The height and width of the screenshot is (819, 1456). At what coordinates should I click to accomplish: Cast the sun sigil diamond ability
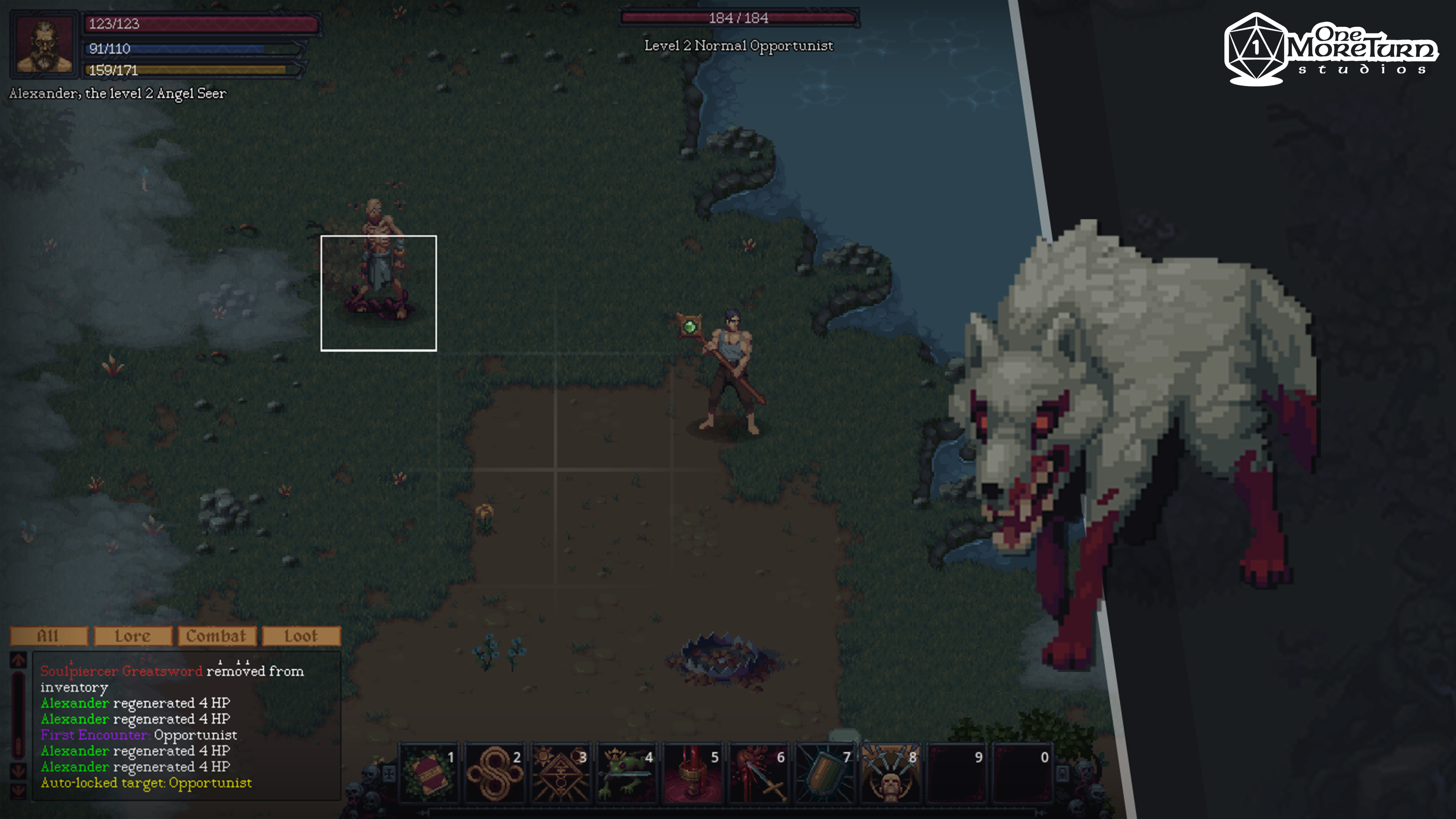click(560, 773)
